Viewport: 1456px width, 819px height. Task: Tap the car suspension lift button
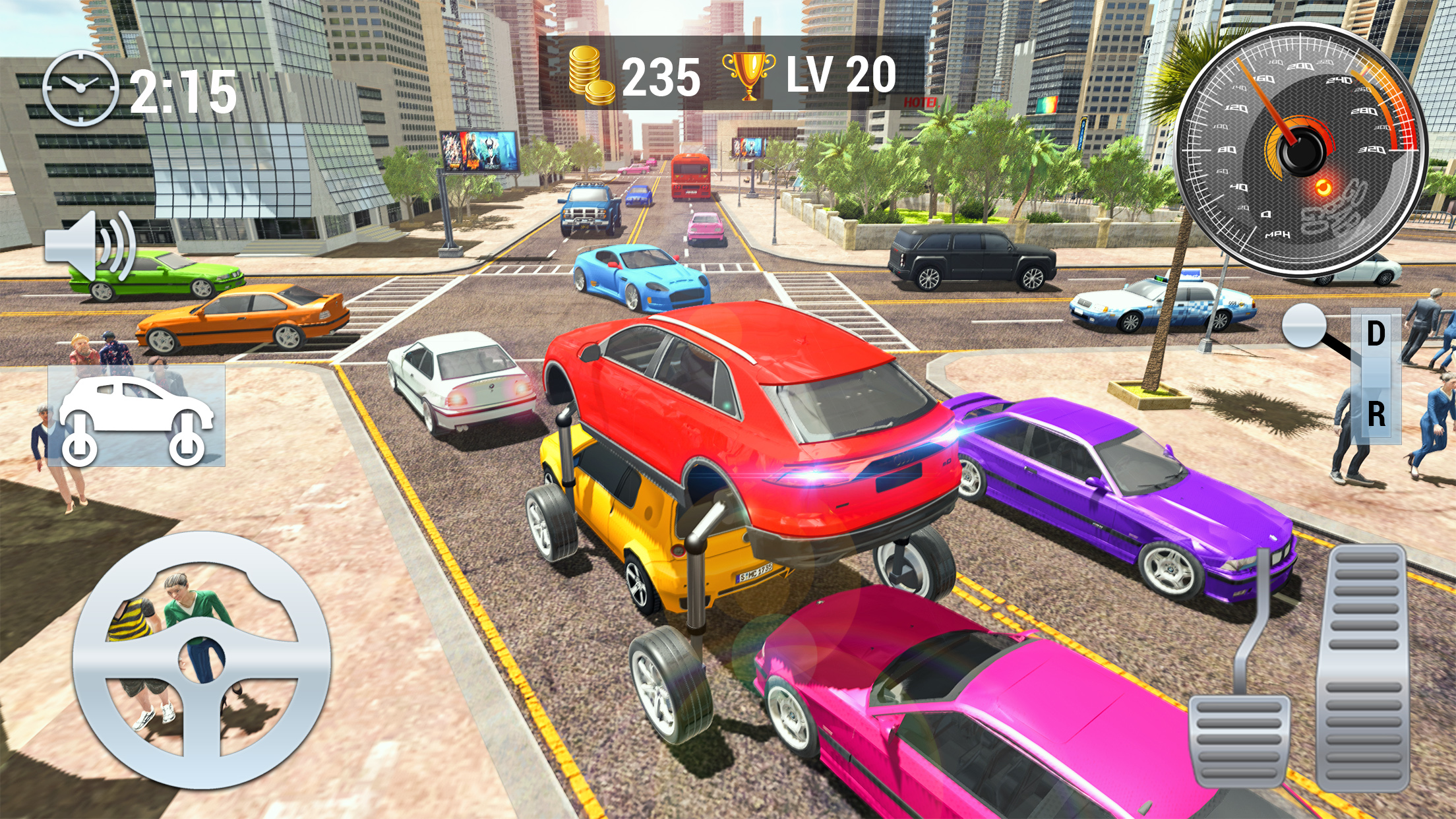136,417
